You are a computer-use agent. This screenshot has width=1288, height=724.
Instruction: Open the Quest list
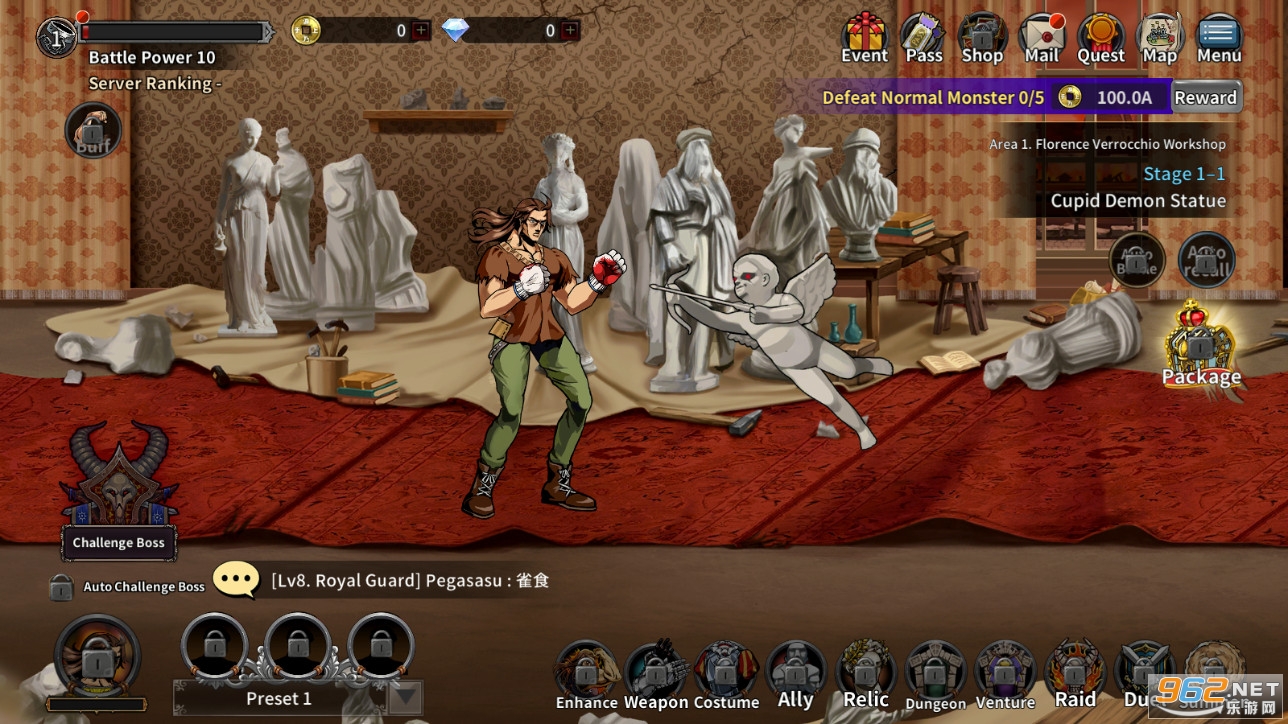1100,37
